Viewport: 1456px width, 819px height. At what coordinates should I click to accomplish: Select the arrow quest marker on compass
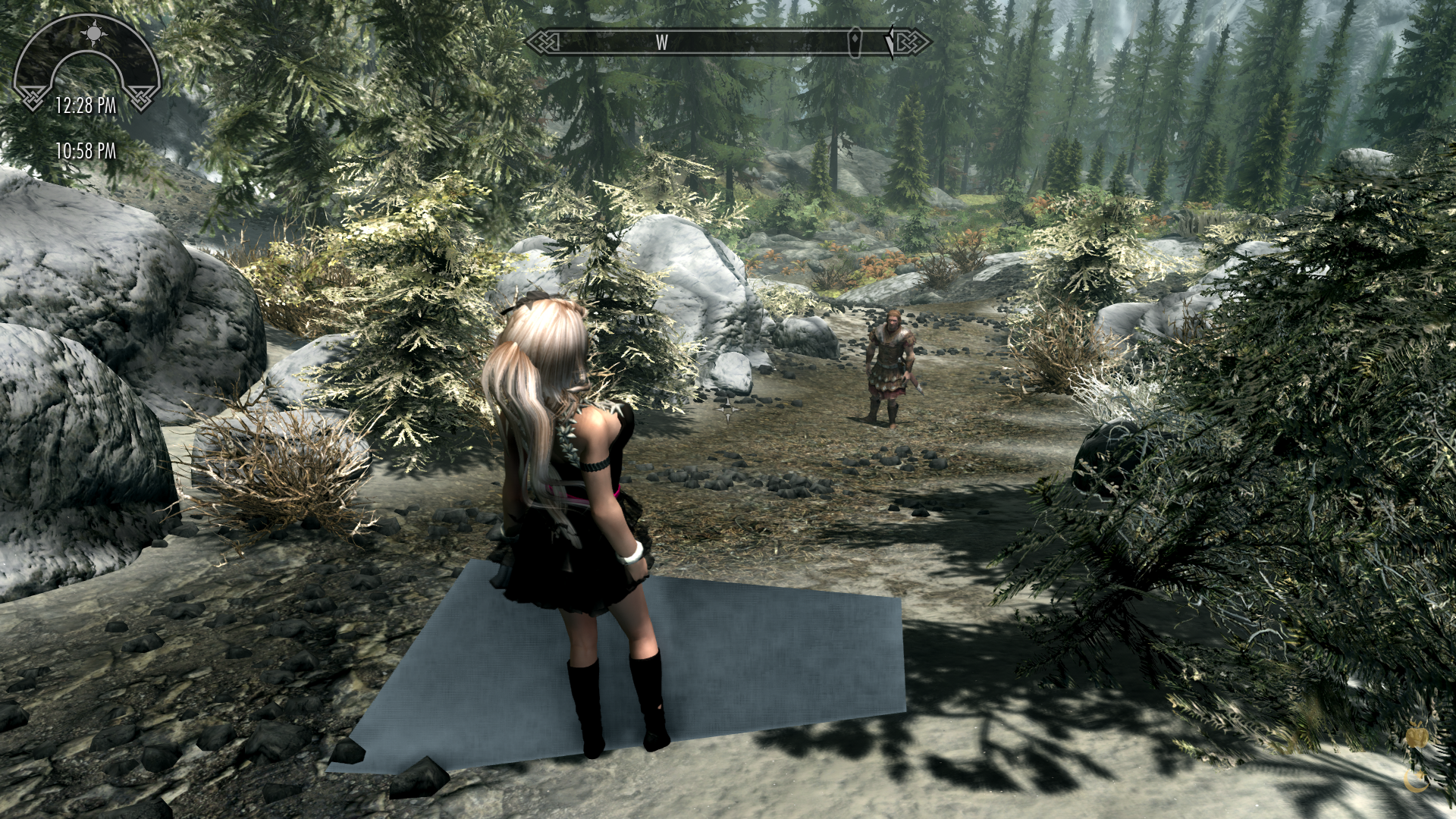click(890, 42)
